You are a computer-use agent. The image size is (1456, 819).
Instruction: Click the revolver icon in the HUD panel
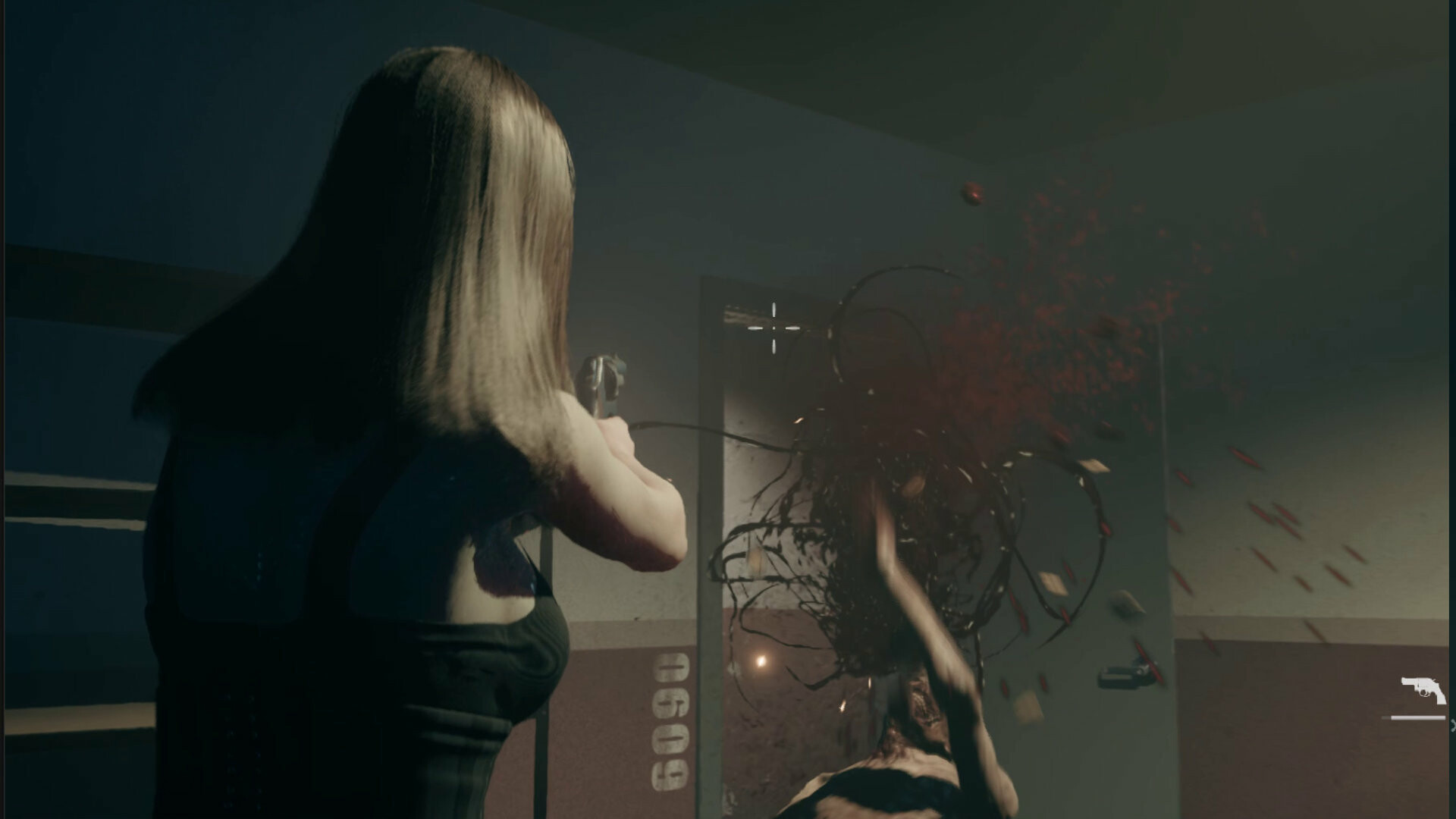tap(1424, 686)
